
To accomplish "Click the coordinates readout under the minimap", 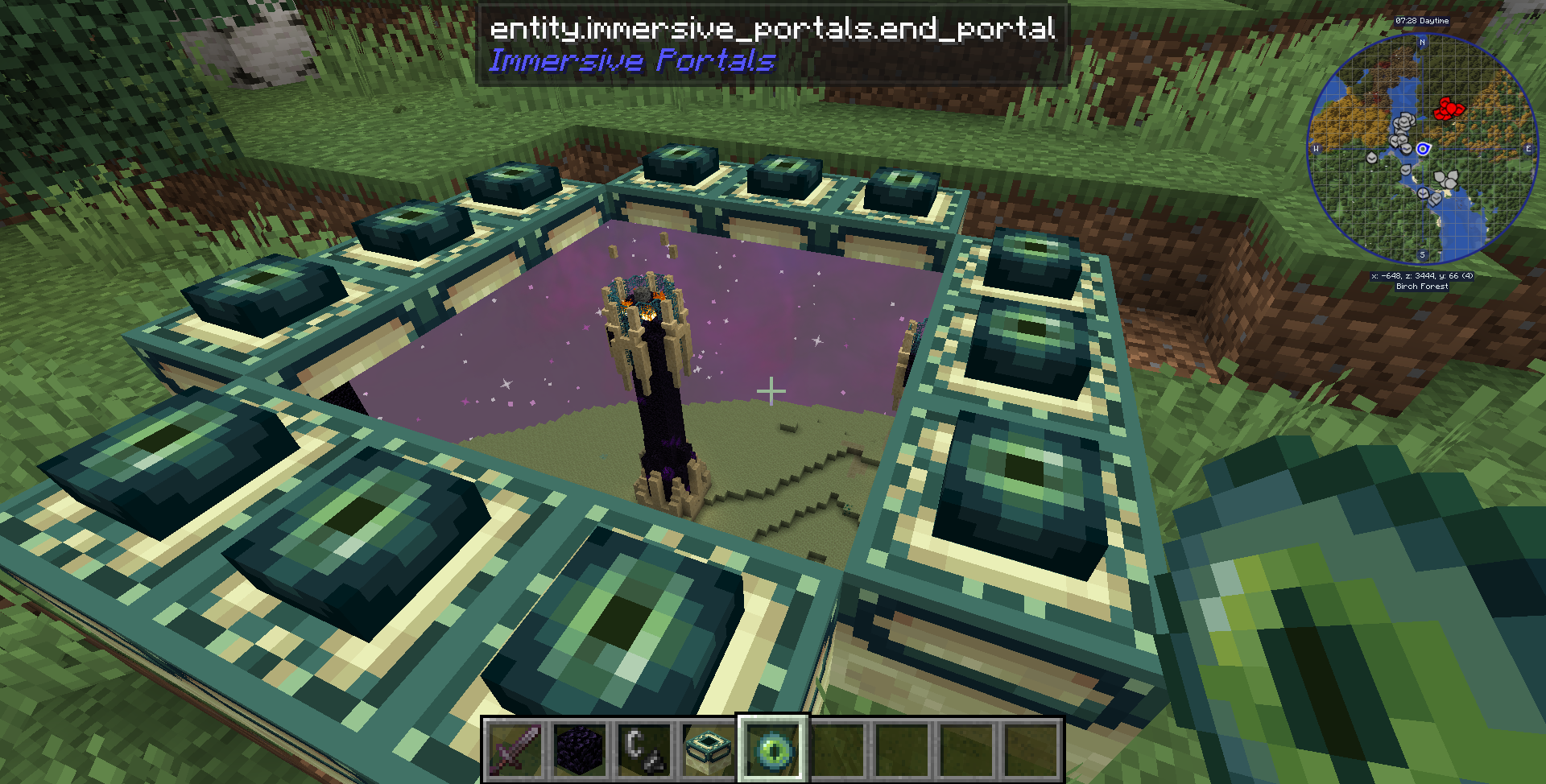I will 1422,275.
